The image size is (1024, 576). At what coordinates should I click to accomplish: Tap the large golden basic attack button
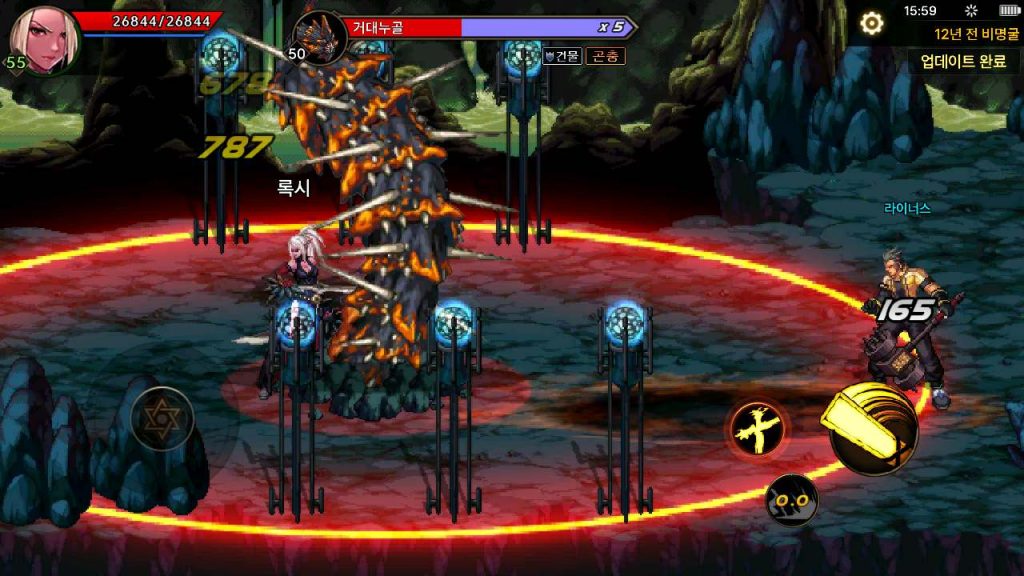tap(873, 427)
